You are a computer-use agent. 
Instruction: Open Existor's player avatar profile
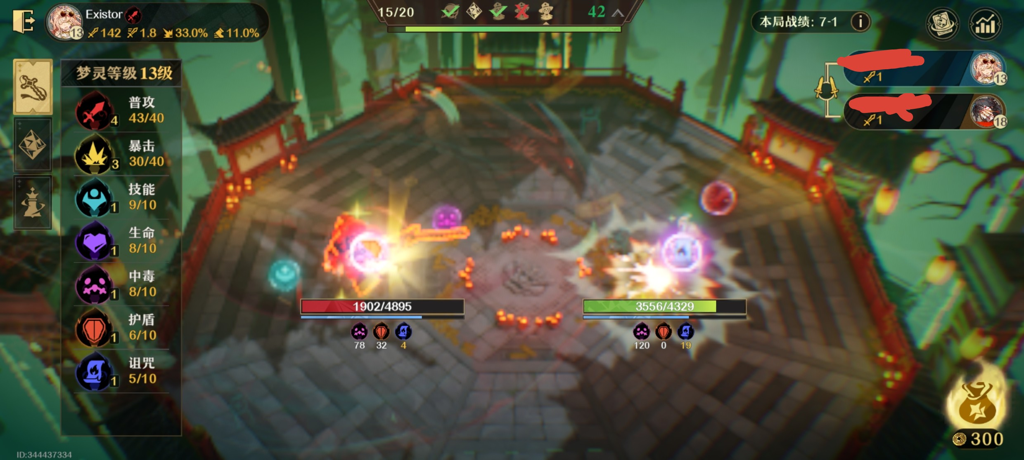pos(65,21)
